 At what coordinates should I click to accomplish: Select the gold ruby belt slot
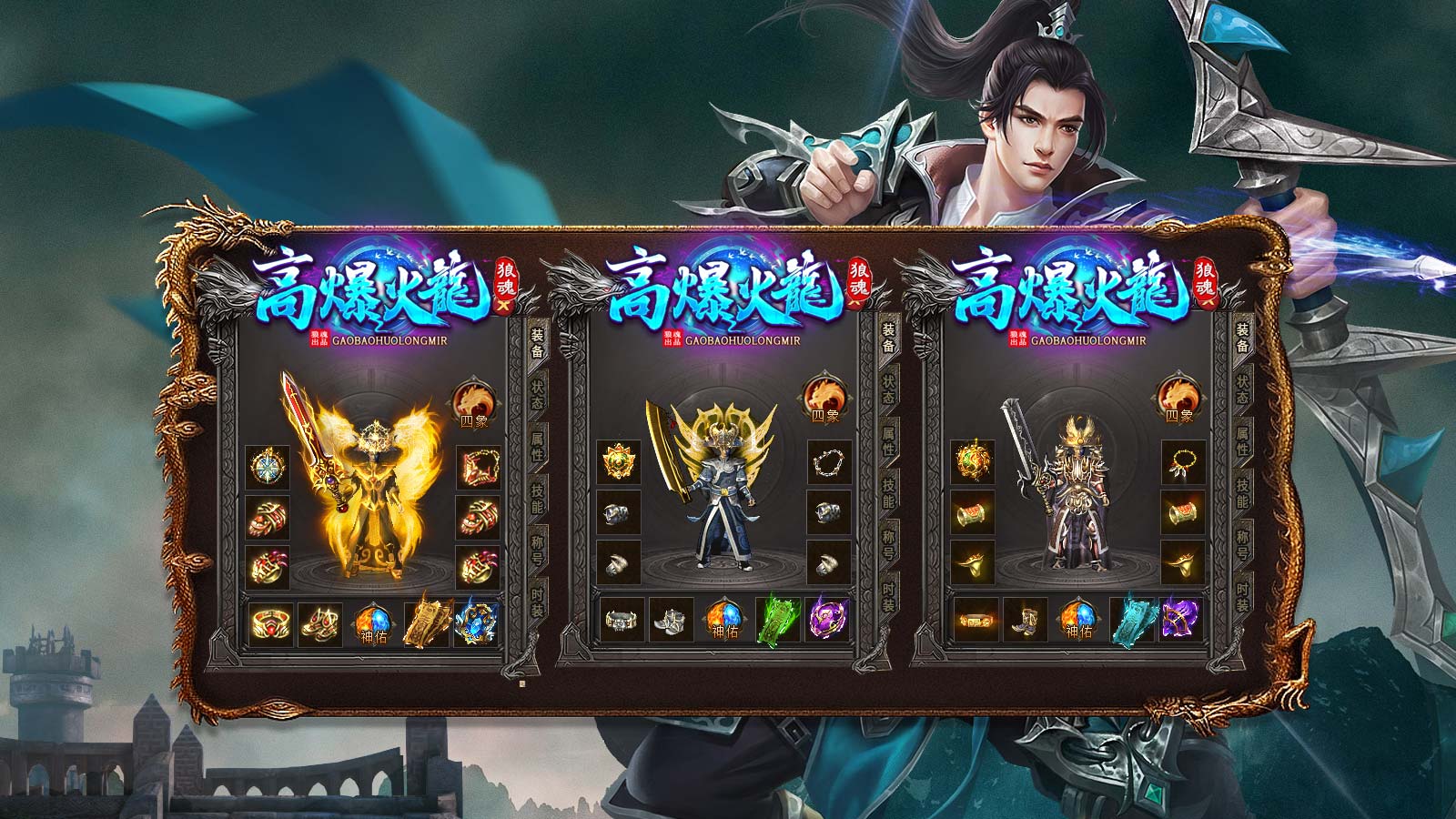270,622
